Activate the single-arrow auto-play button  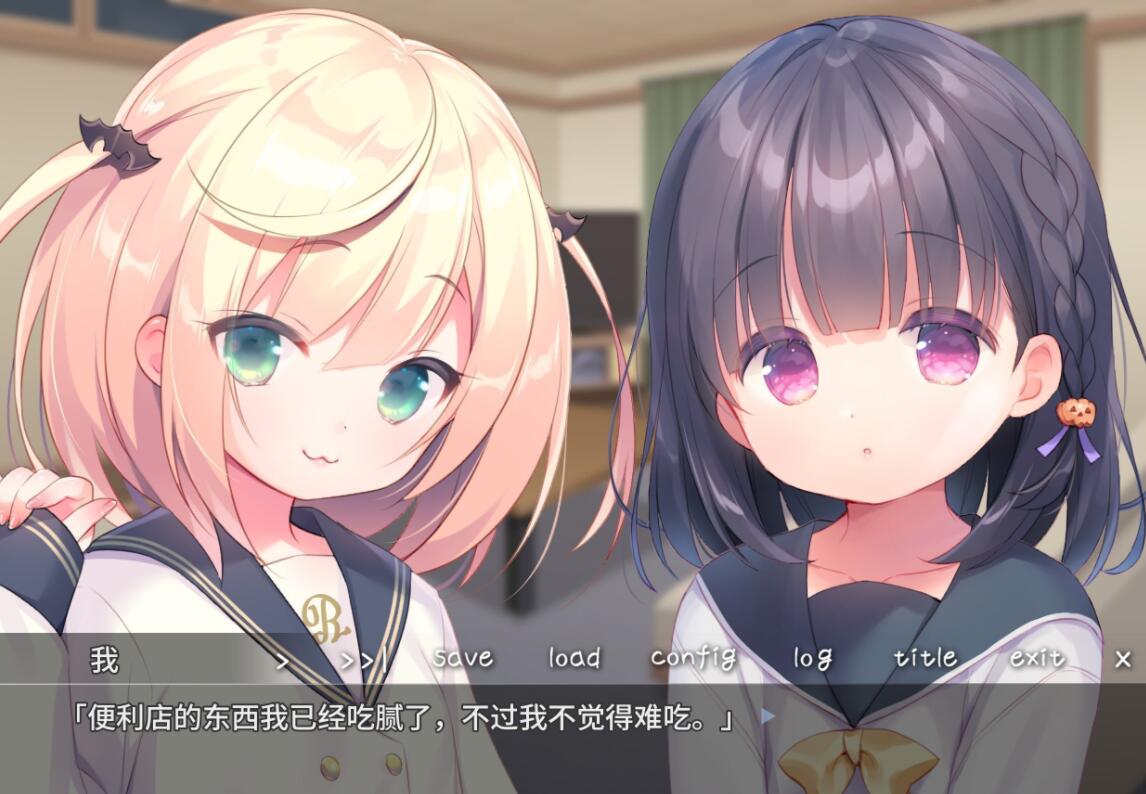pyautogui.click(x=283, y=660)
